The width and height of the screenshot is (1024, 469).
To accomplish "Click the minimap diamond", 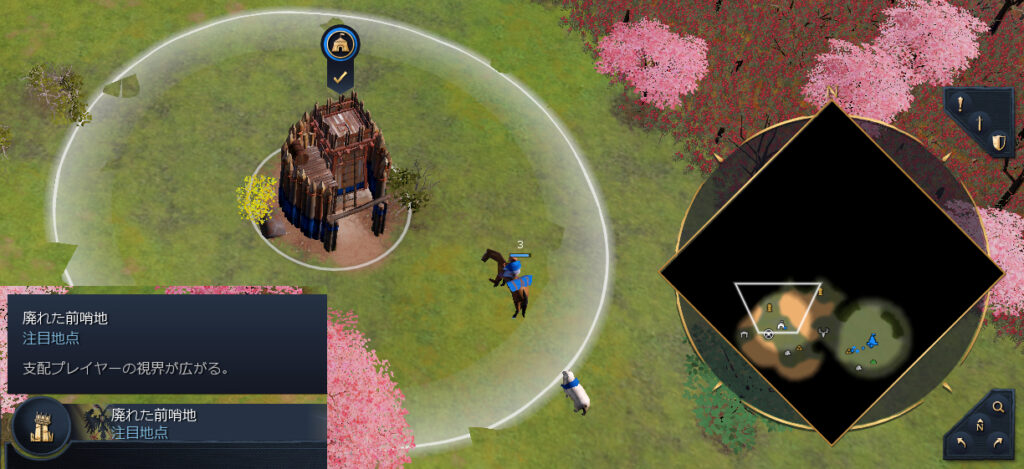I will 831,272.
